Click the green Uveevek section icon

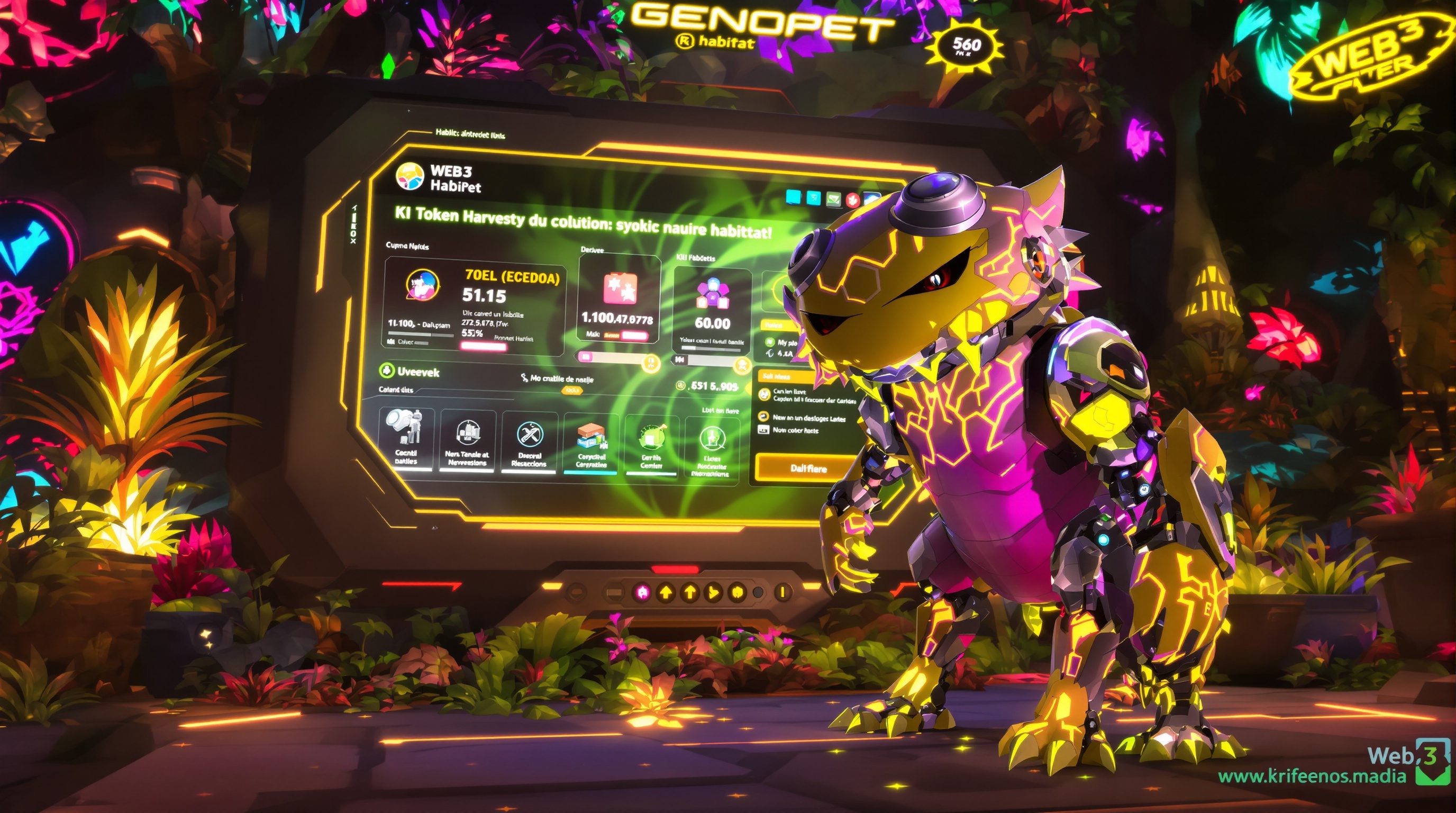[386, 371]
